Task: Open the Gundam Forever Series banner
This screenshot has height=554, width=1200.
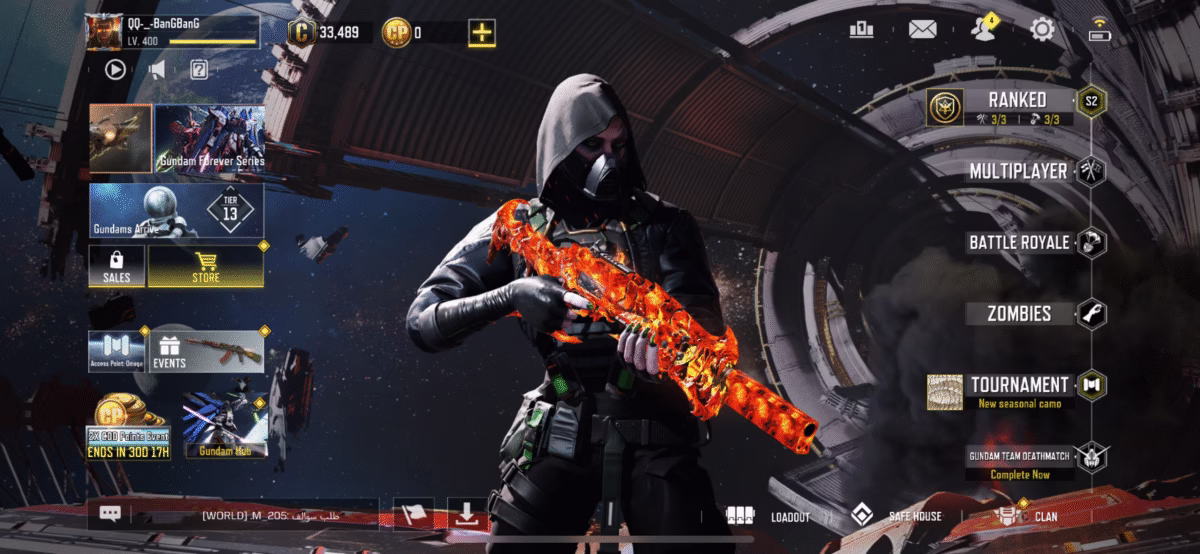Action: (208, 137)
